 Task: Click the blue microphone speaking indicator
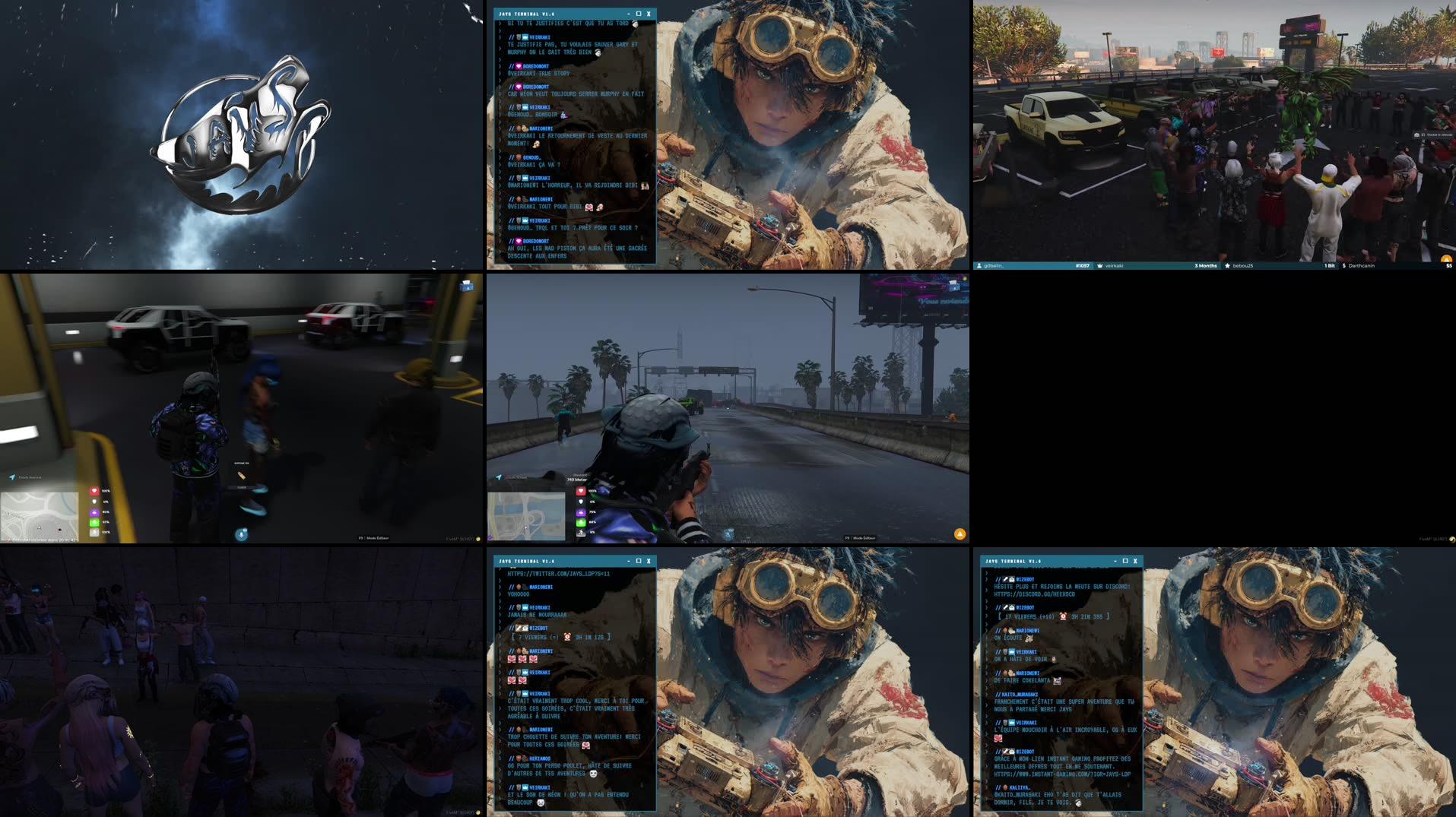pos(242,534)
